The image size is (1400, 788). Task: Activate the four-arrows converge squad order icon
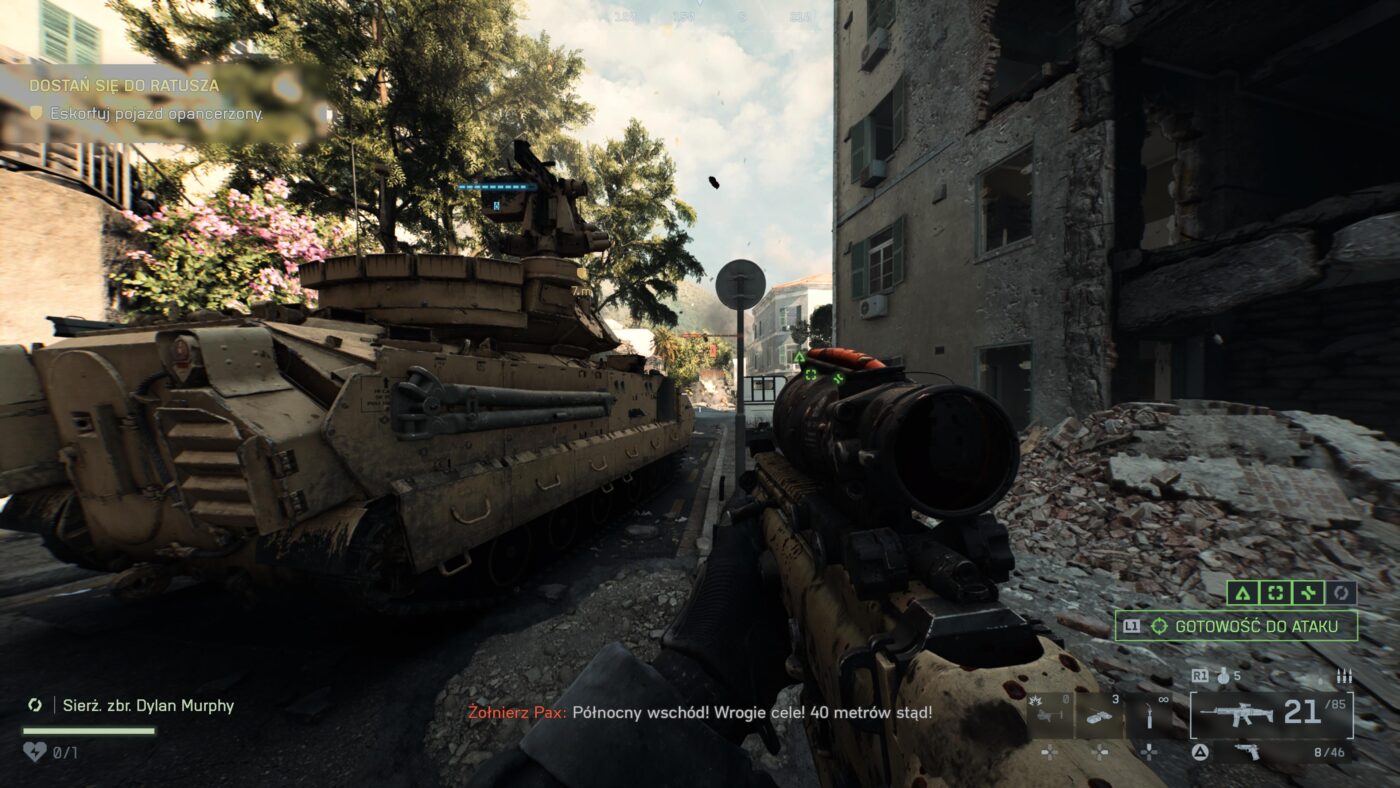pyautogui.click(x=1308, y=593)
